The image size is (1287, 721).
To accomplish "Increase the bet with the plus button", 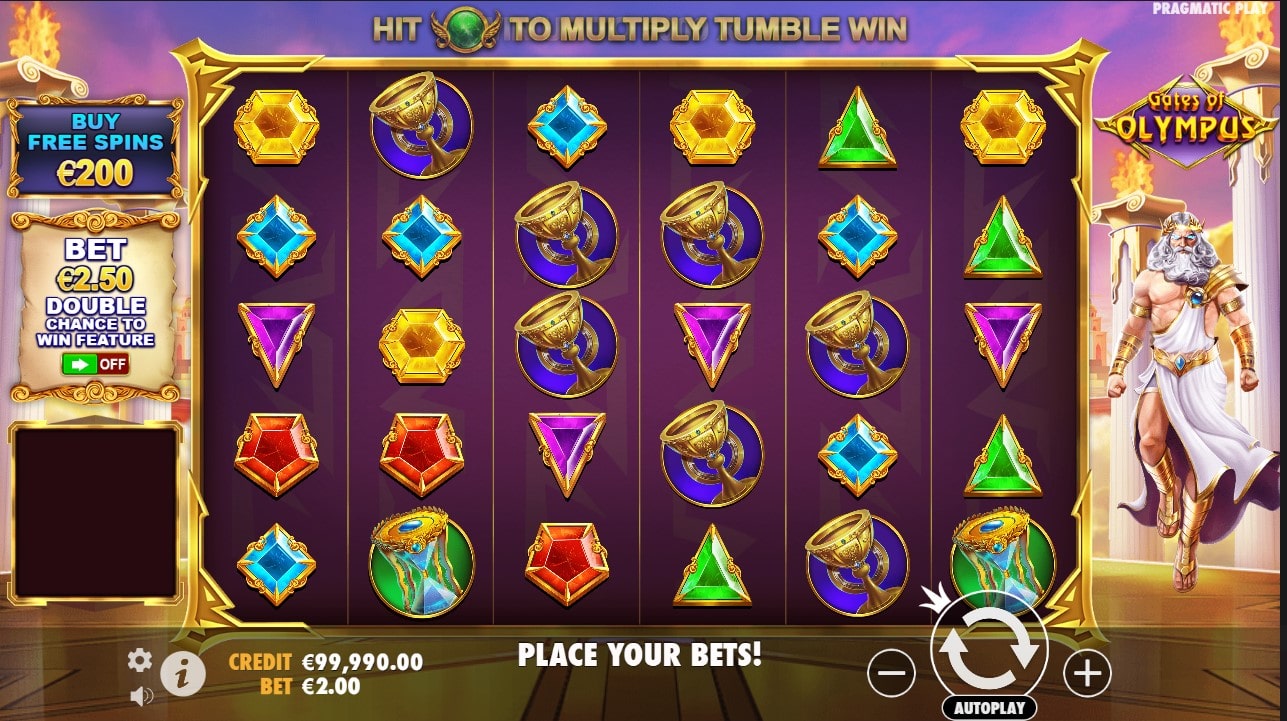I will point(1087,675).
